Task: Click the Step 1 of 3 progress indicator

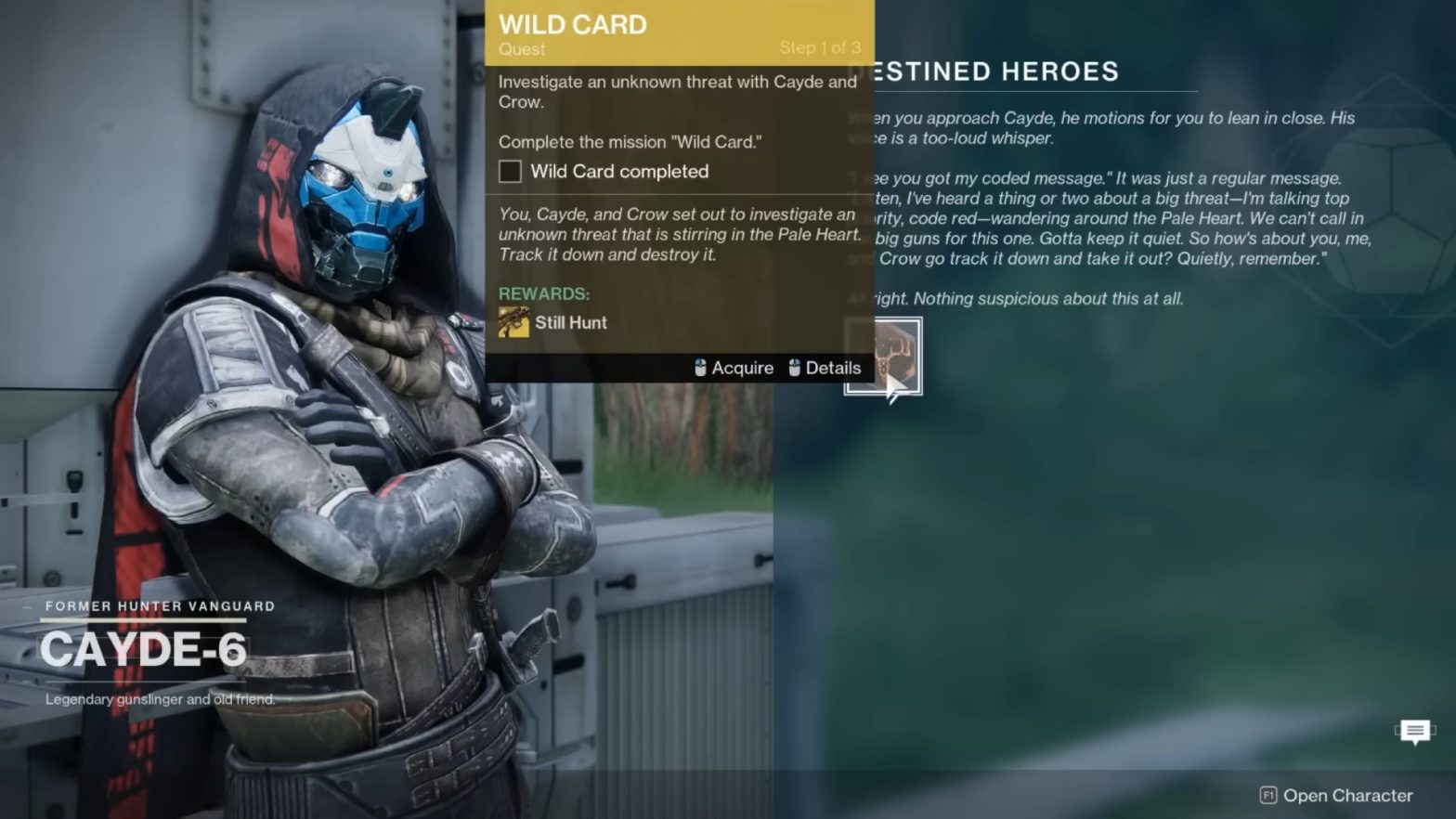Action: (x=821, y=47)
